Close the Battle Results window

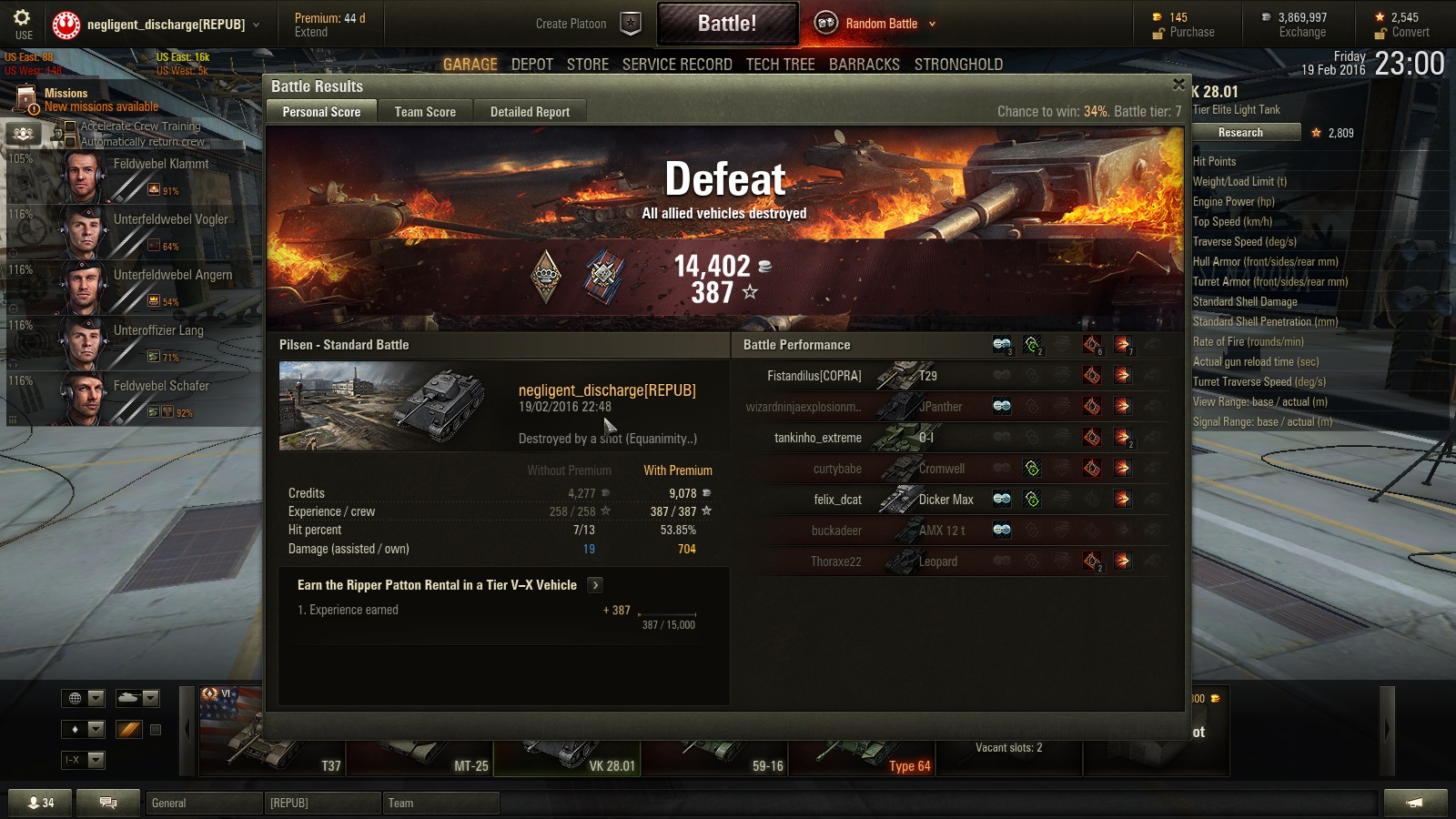click(1178, 85)
